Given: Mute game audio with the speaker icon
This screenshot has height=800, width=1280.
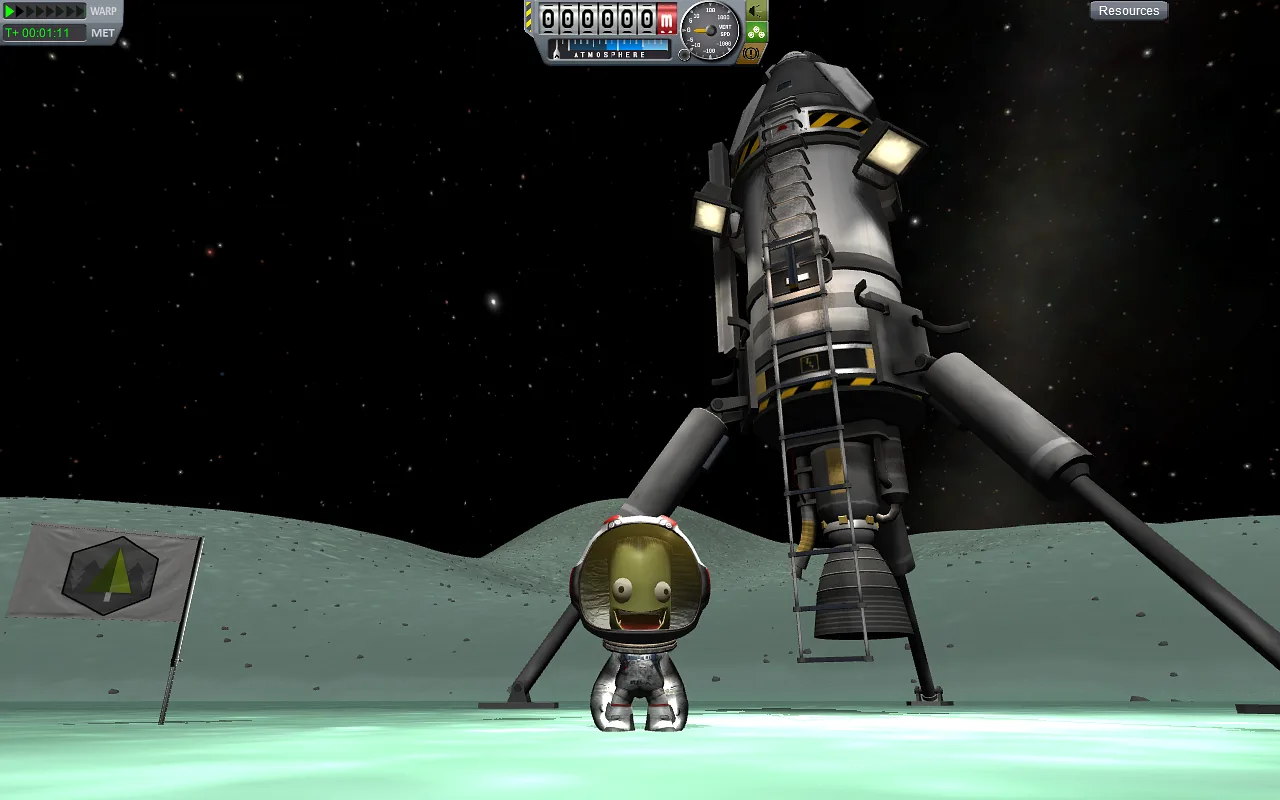Looking at the screenshot, I should 755,12.
